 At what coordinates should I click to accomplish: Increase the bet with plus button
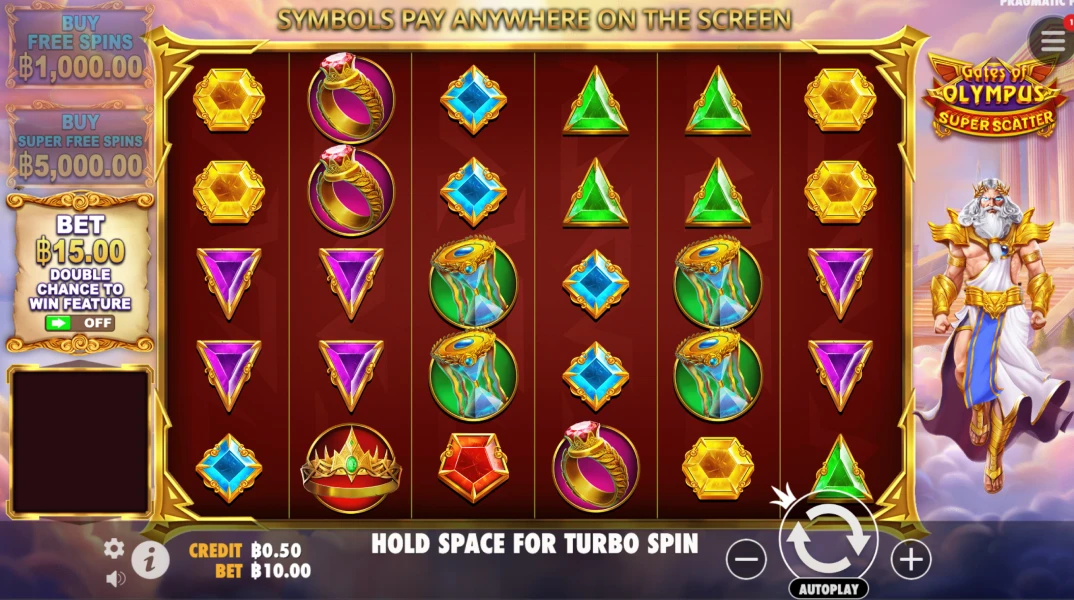click(910, 559)
